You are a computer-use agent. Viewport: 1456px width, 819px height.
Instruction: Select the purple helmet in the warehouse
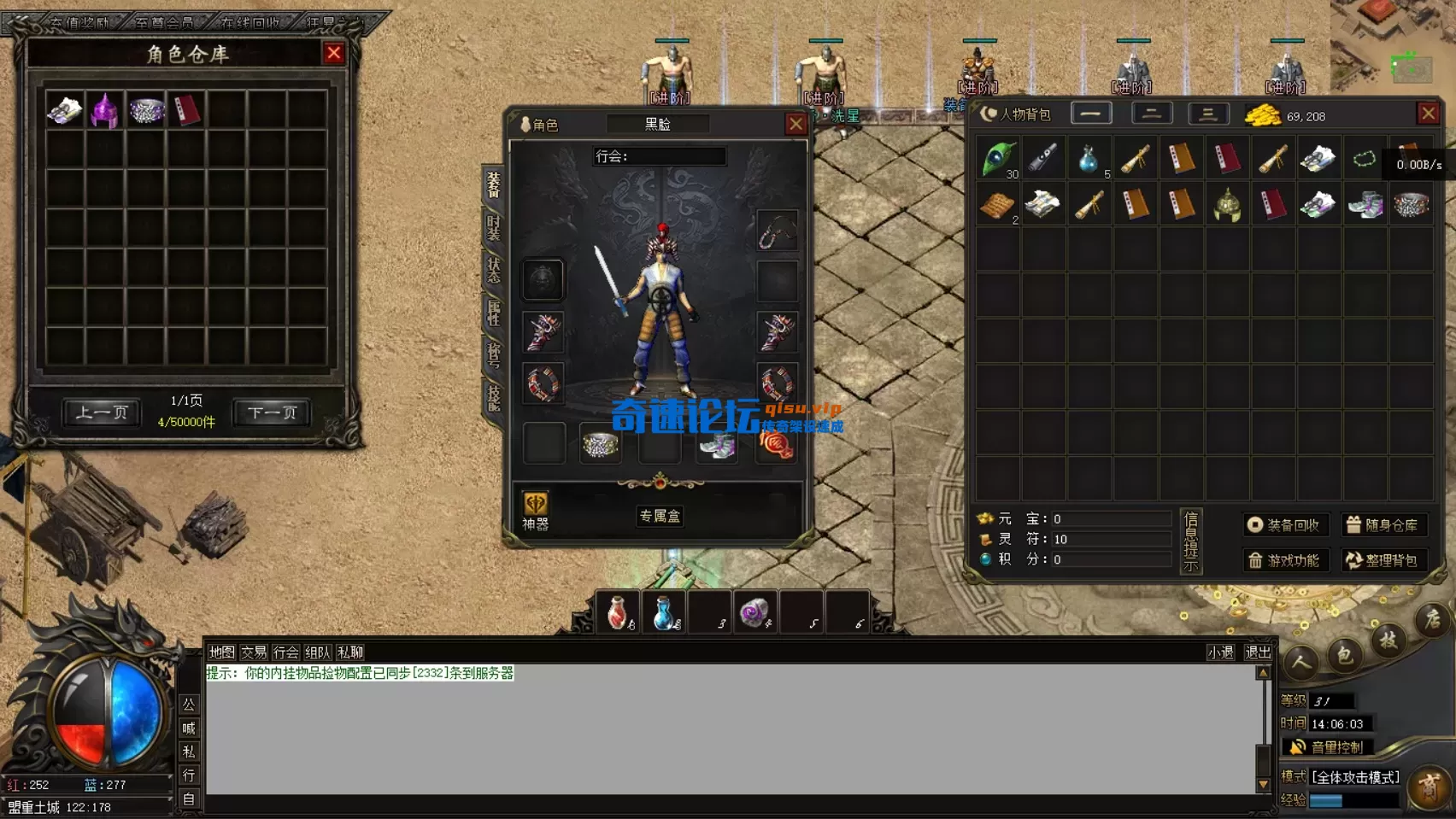(105, 111)
